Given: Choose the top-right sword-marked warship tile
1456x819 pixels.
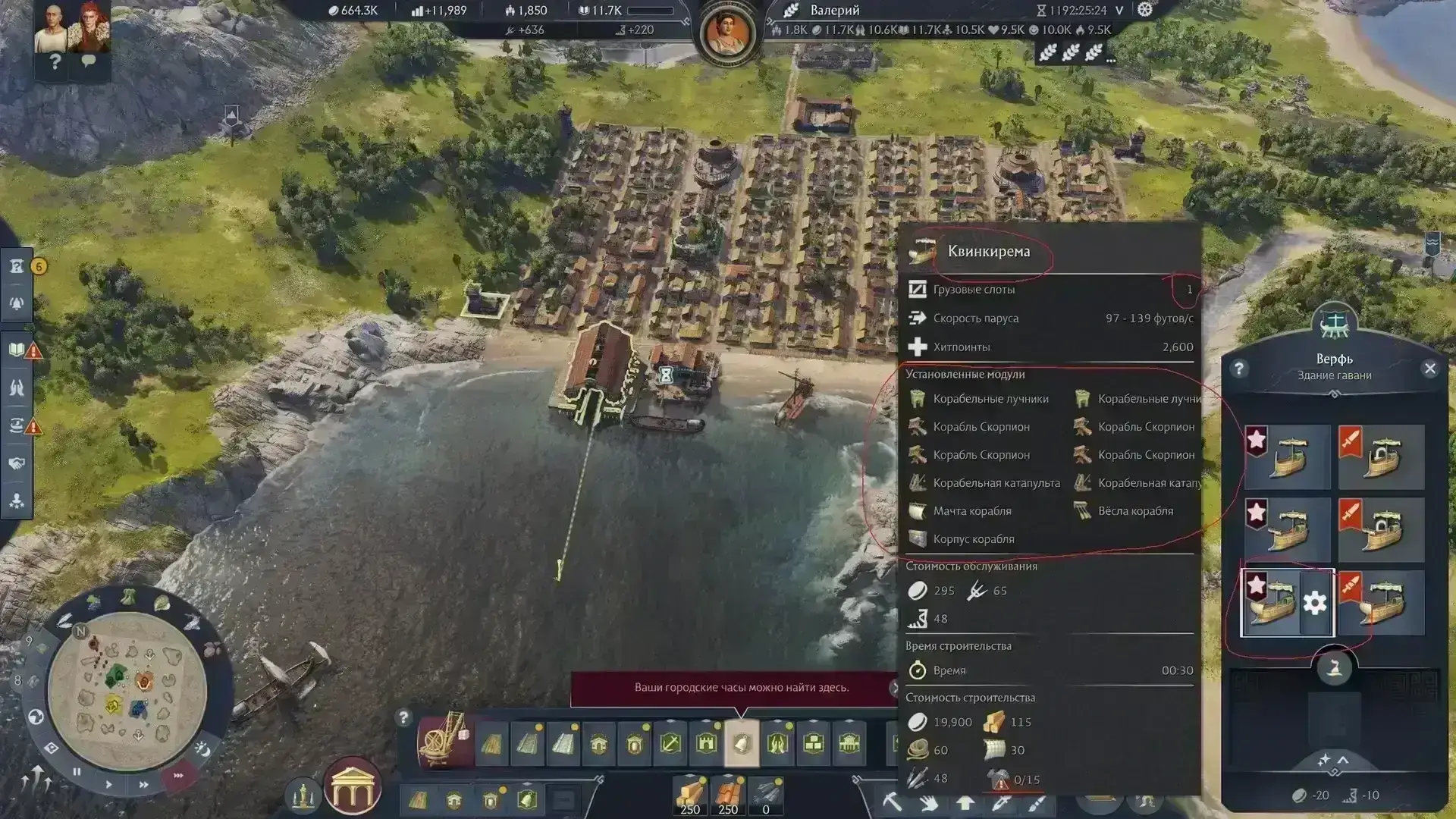Looking at the screenshot, I should click(x=1381, y=457).
